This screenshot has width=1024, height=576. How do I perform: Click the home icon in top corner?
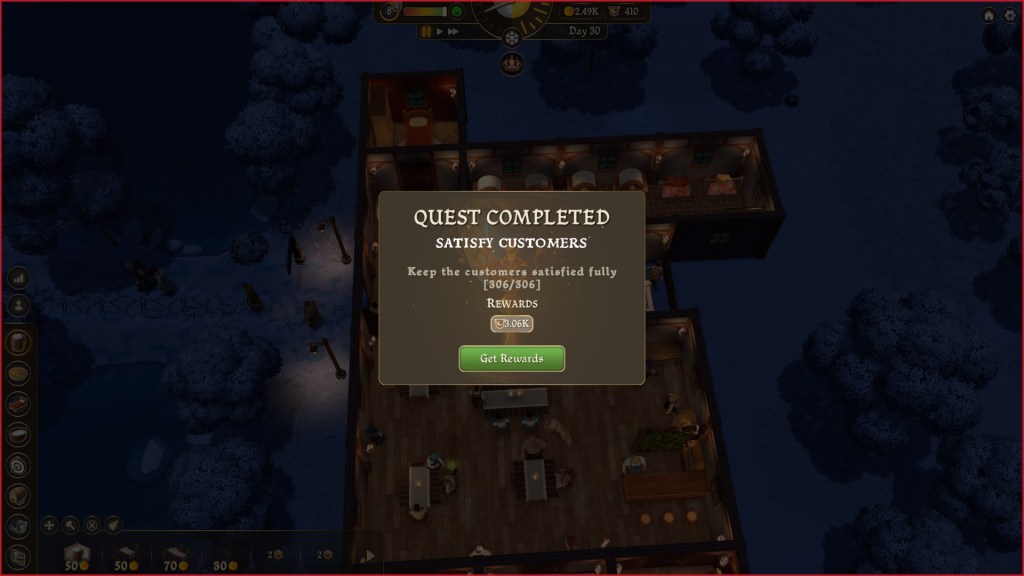[x=988, y=16]
